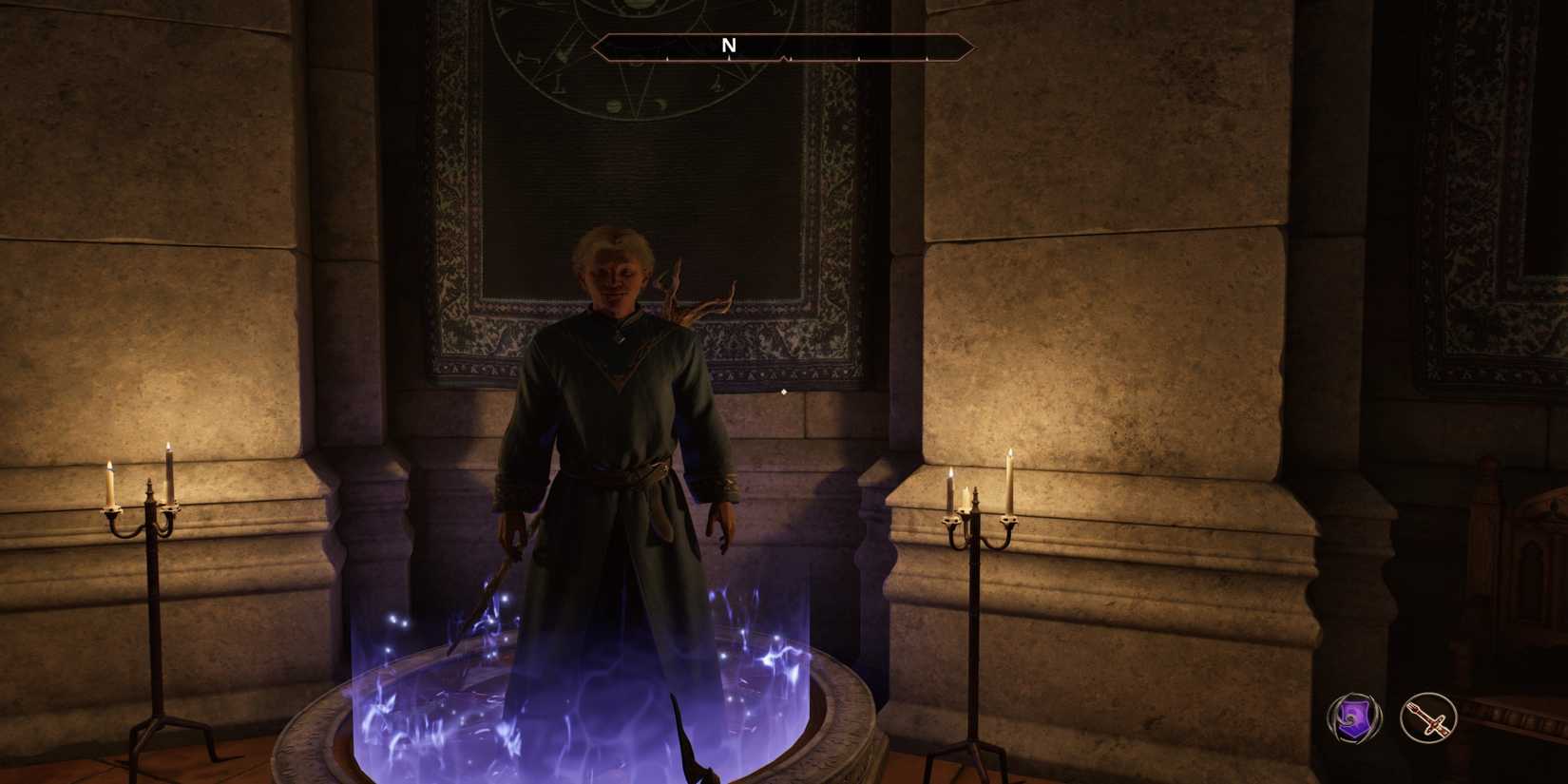This screenshot has width=1568, height=784.
Task: Click the chair in the bottom right corner
Action: click(x=1520, y=722)
